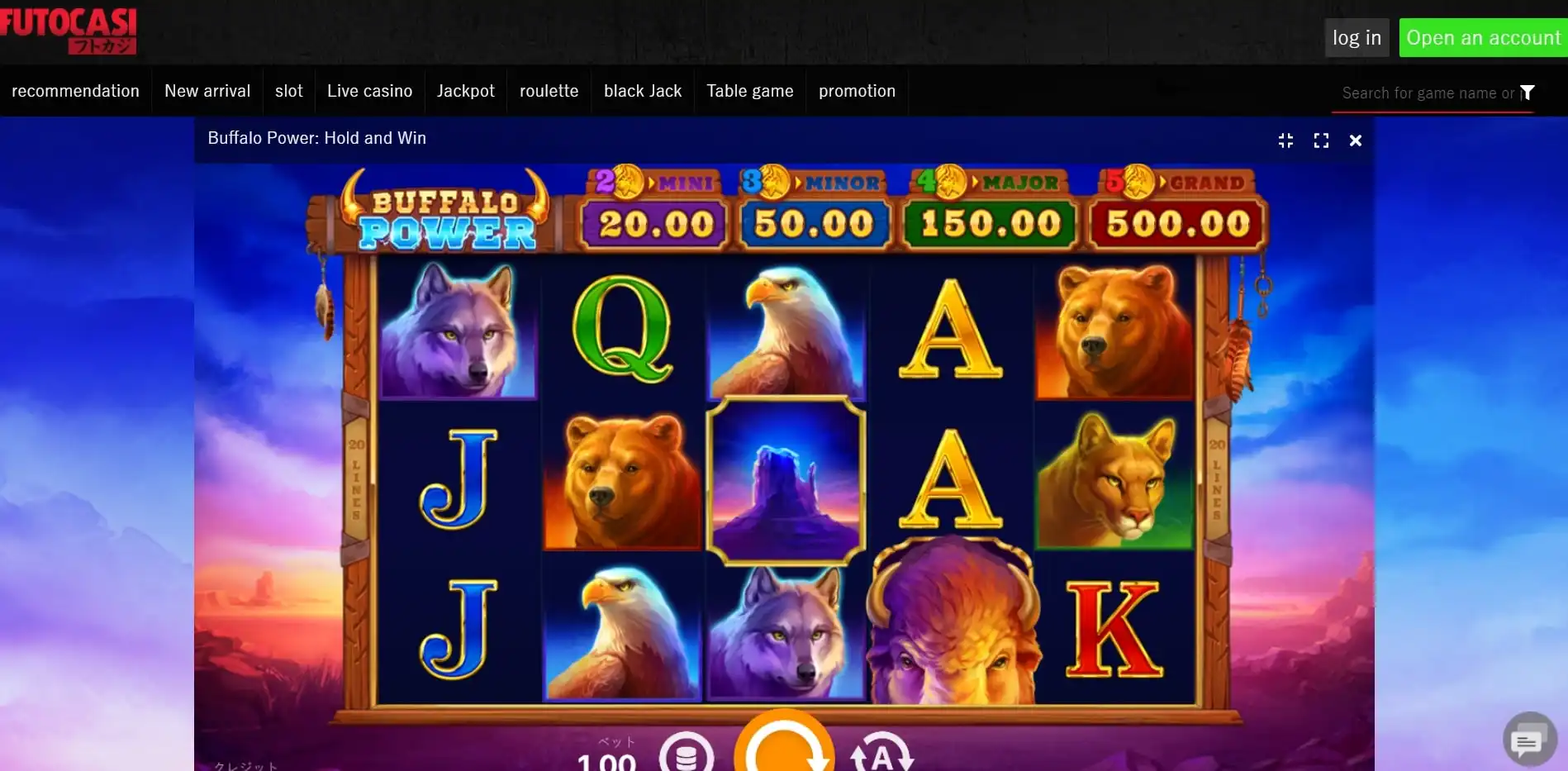1568x771 pixels.
Task: Open the live chat support bubble
Action: [x=1528, y=740]
